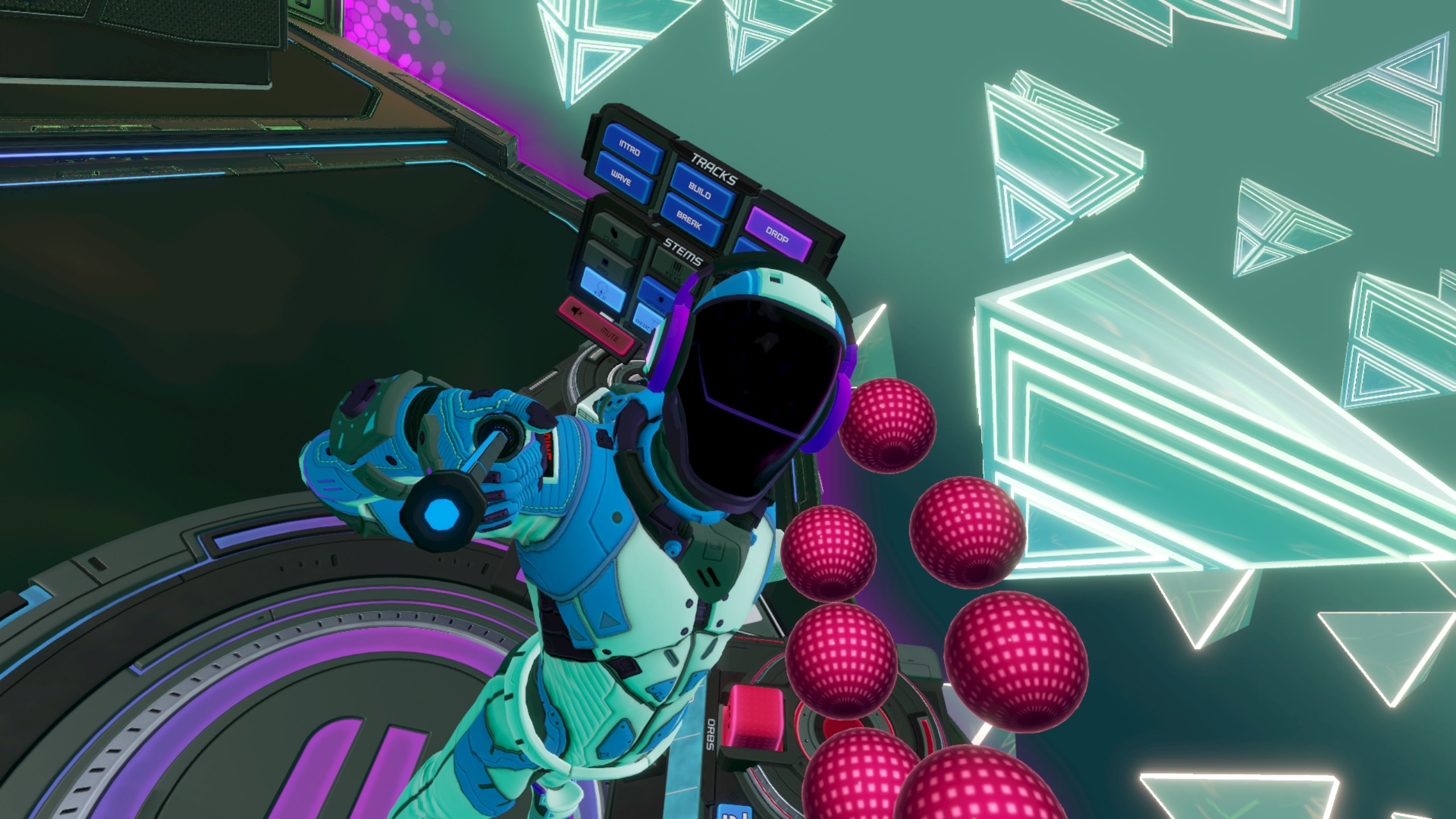The width and height of the screenshot is (1456, 819).
Task: Select the Pad stem icon
Action: click(606, 263)
